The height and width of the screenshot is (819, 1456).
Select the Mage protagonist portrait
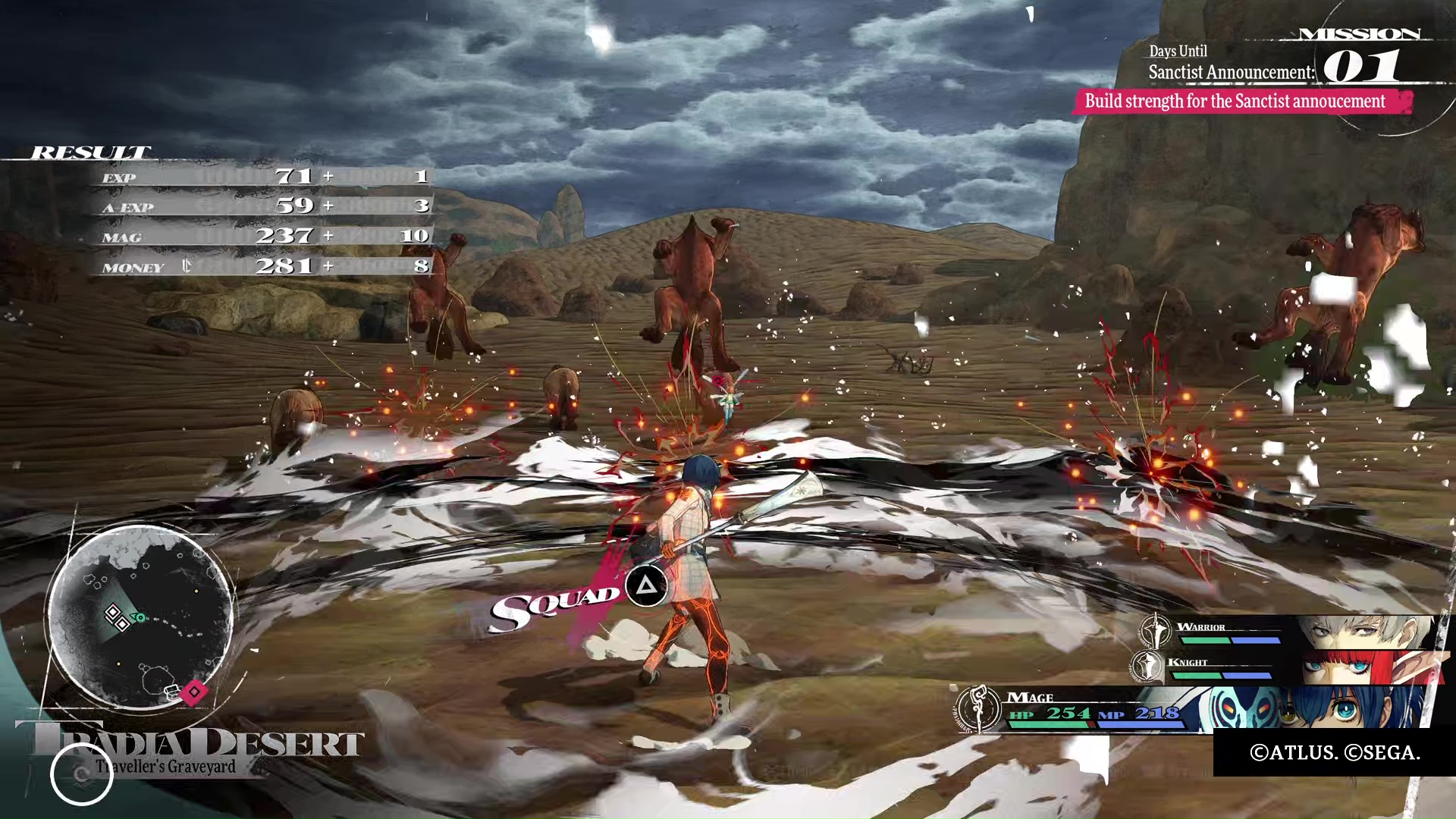click(x=1323, y=709)
